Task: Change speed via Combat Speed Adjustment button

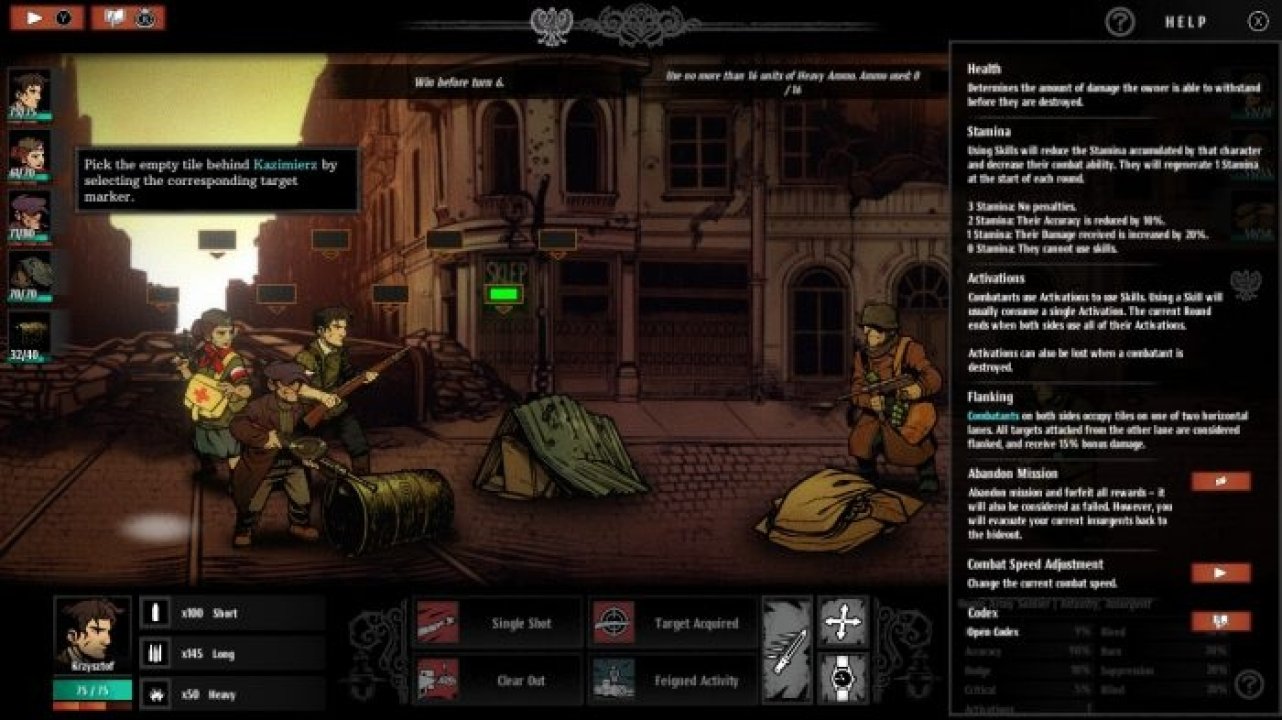Action: (x=1220, y=573)
